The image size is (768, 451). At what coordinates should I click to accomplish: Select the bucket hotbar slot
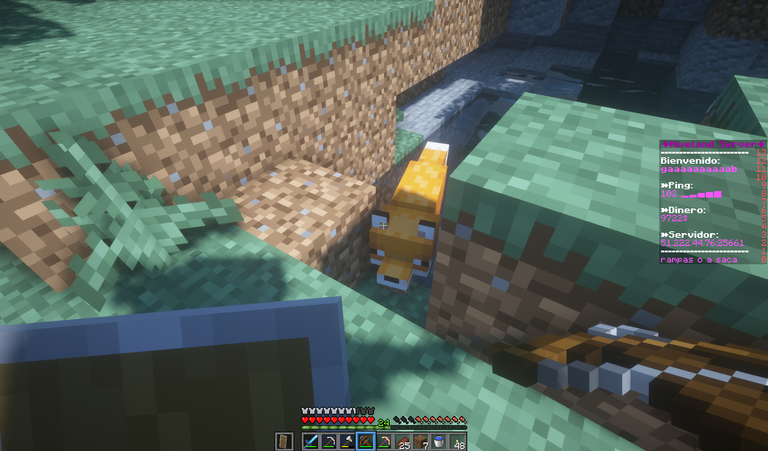pos(440,441)
